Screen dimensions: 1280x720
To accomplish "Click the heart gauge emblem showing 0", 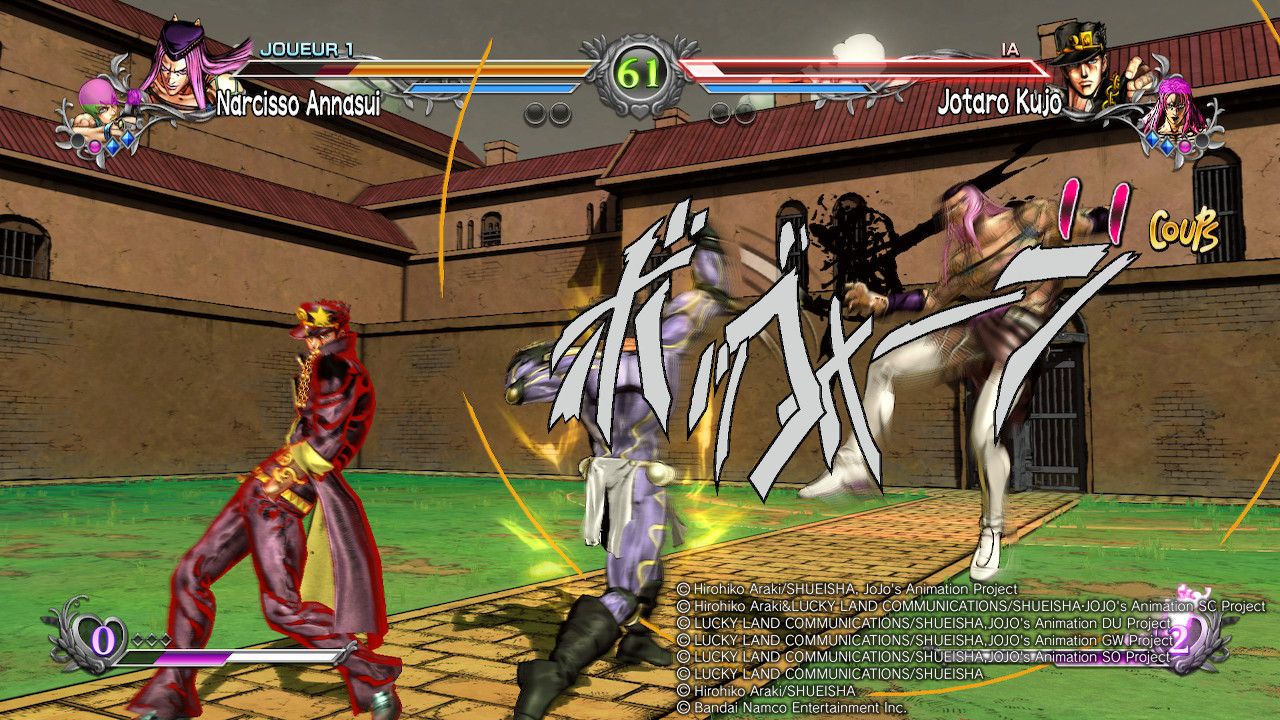I will click(x=104, y=638).
